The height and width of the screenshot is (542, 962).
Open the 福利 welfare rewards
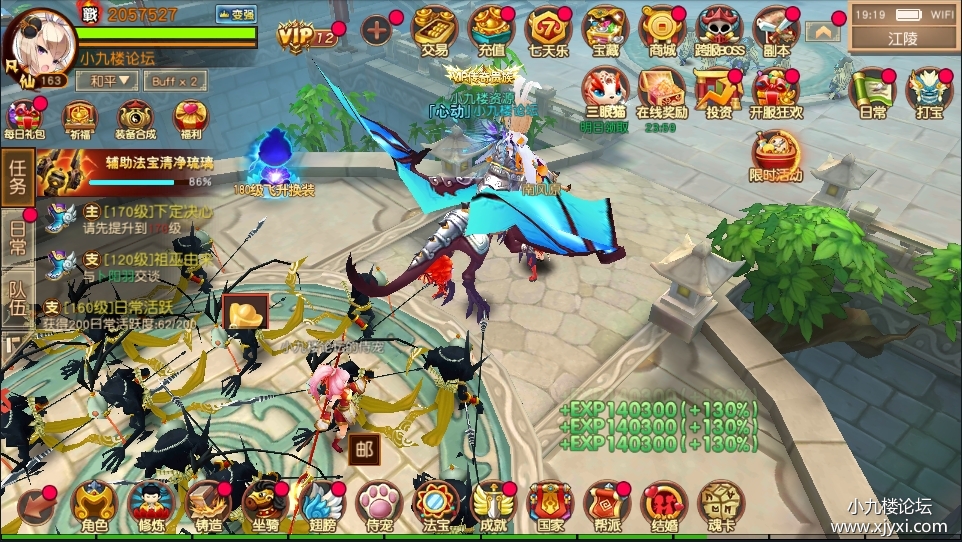pos(190,118)
